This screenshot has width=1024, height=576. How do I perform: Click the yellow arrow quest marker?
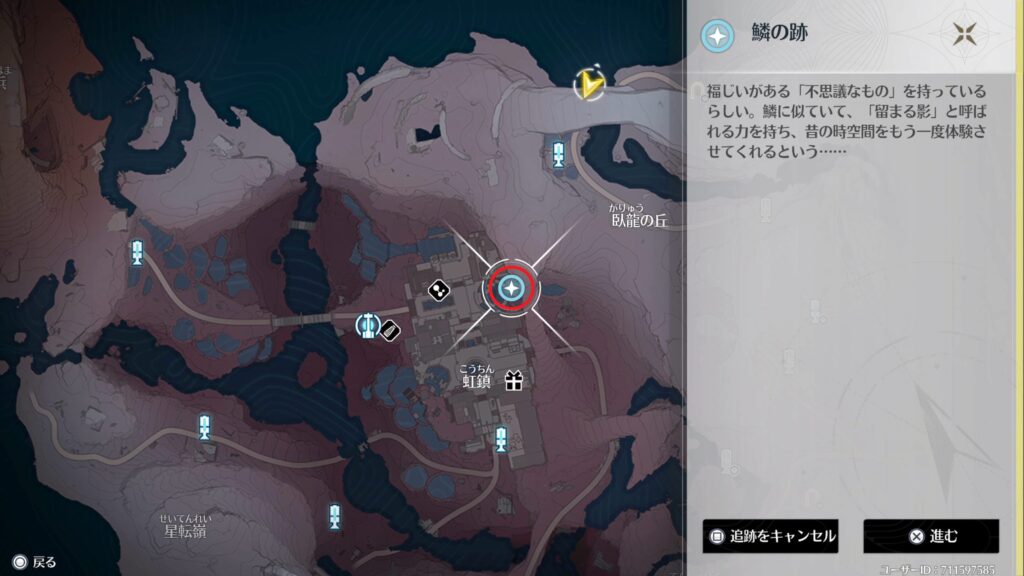(x=591, y=84)
